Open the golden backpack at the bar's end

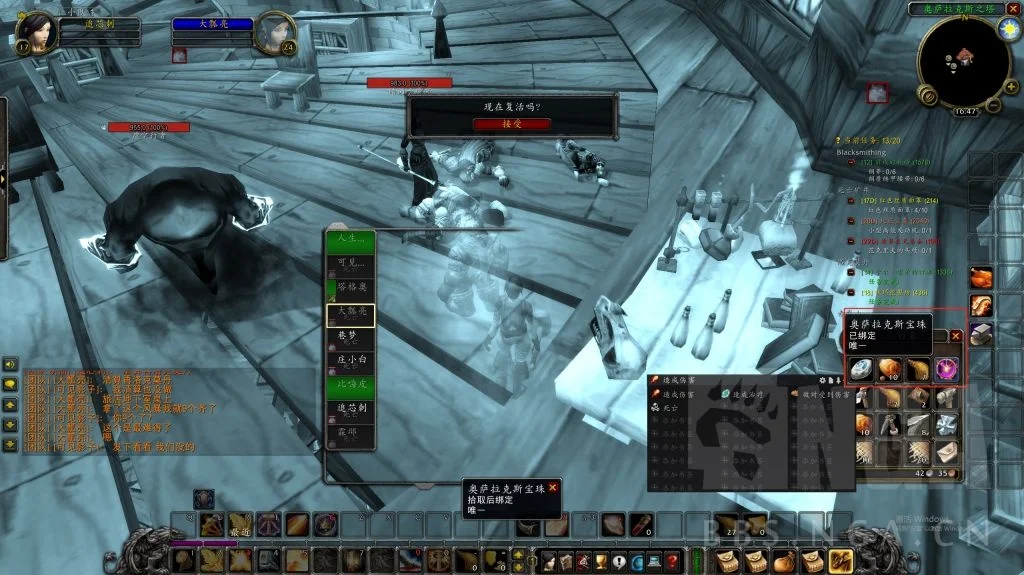(839, 561)
